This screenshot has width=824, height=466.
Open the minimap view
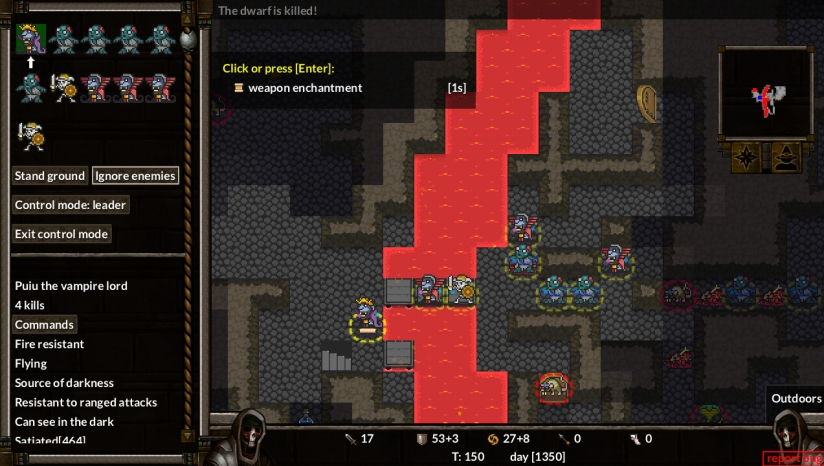pos(766,94)
